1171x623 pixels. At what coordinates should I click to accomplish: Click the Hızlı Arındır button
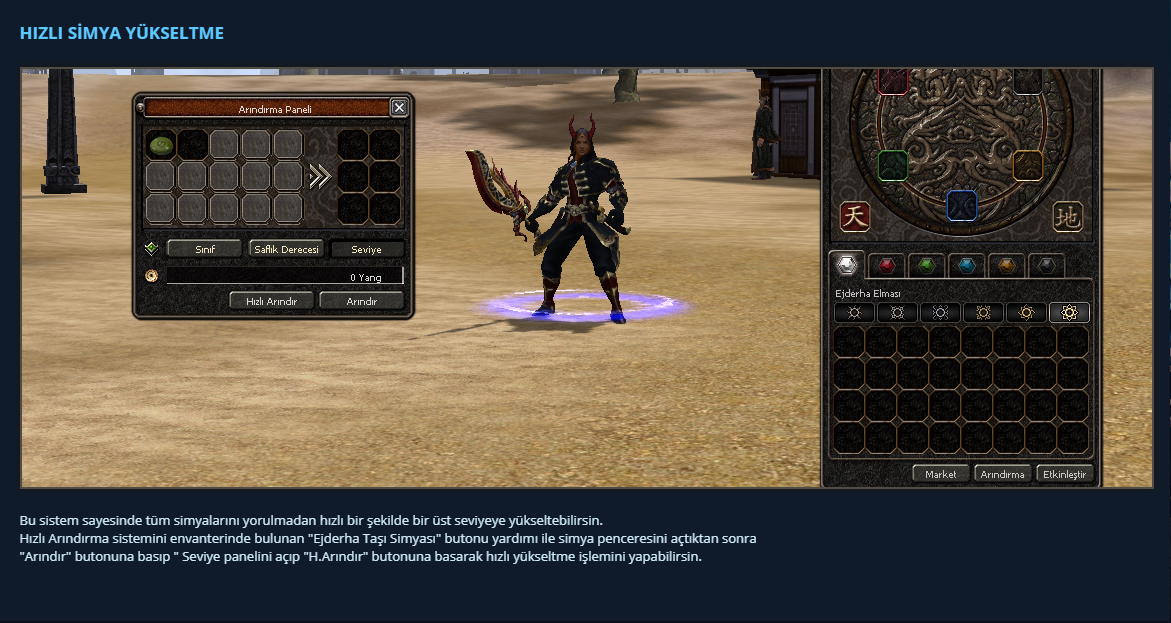271,300
